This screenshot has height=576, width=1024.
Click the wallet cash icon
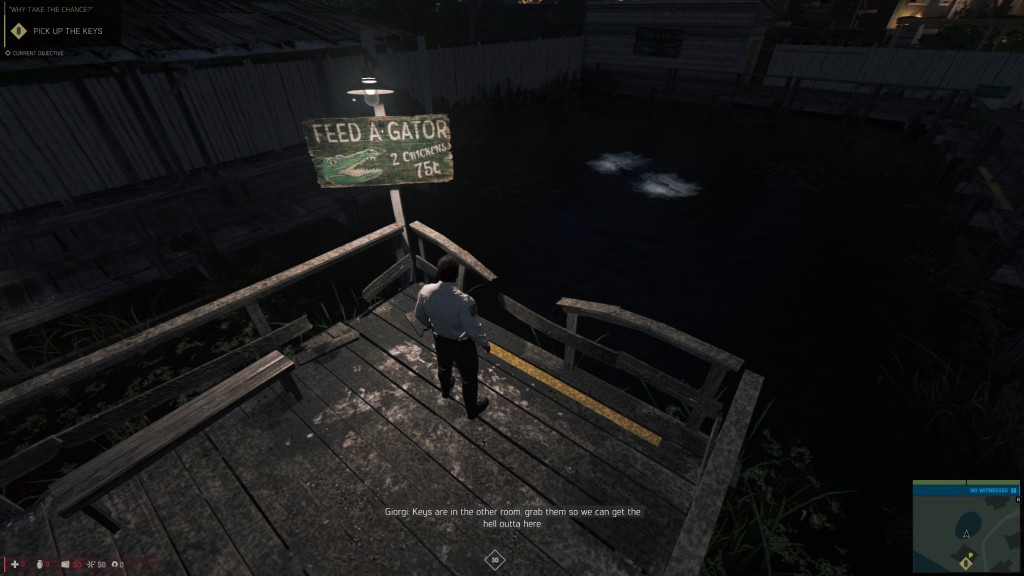tap(66, 564)
